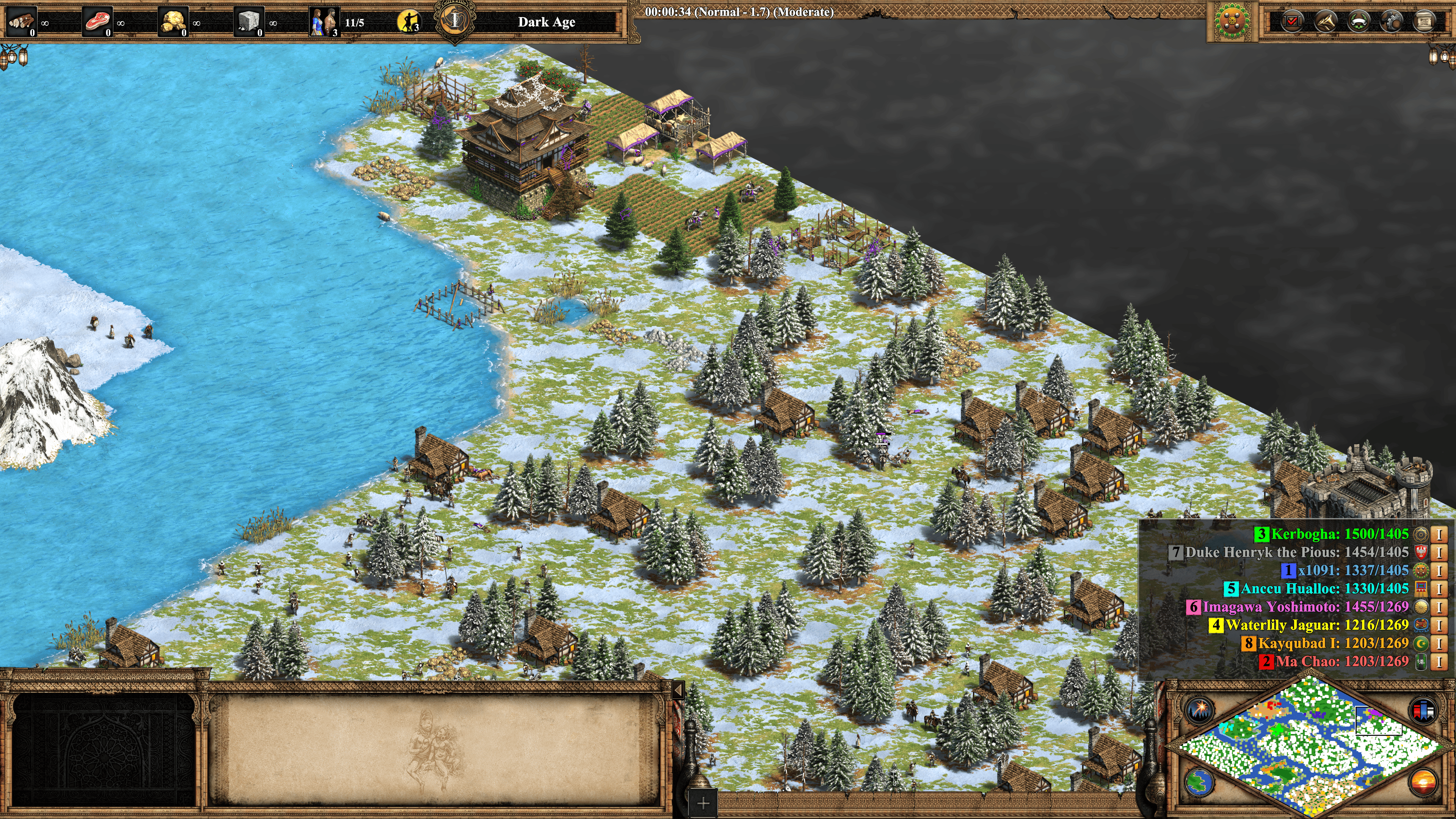
Task: Click the wood resource icon
Action: pos(22,22)
